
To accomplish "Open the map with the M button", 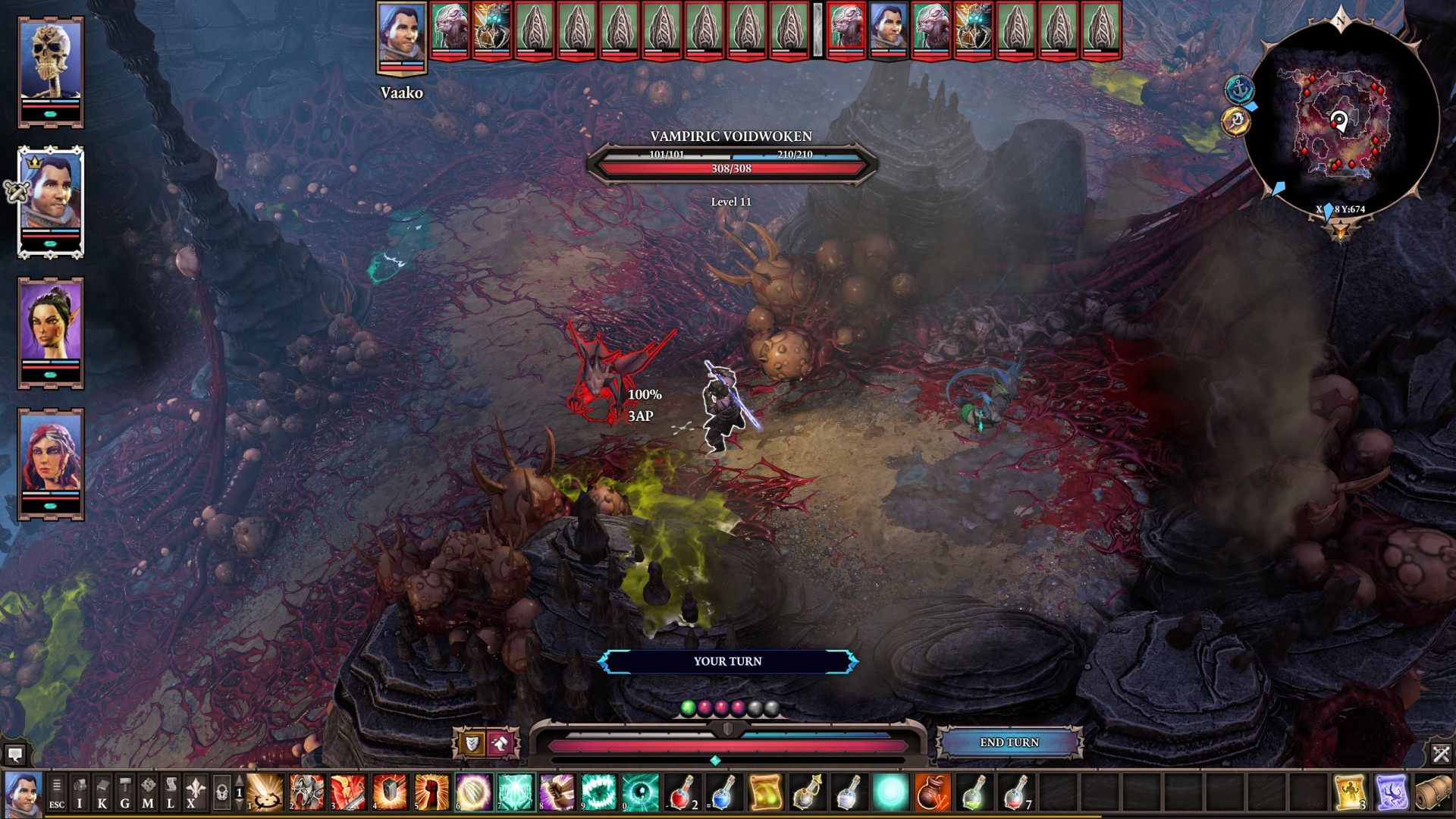I will (x=148, y=793).
